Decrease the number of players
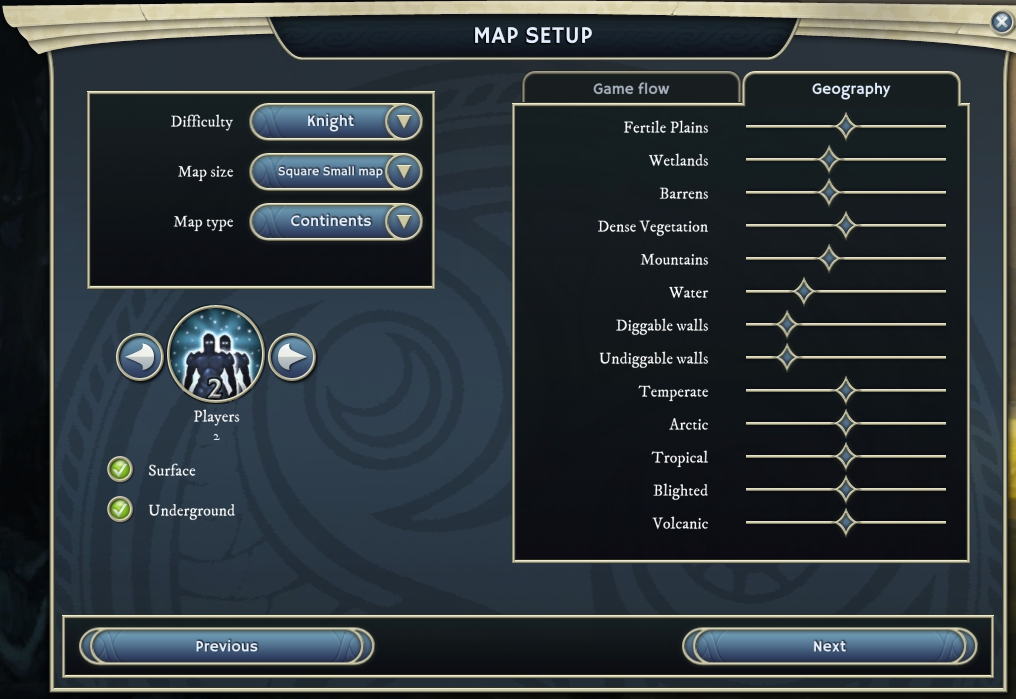 click(x=140, y=357)
